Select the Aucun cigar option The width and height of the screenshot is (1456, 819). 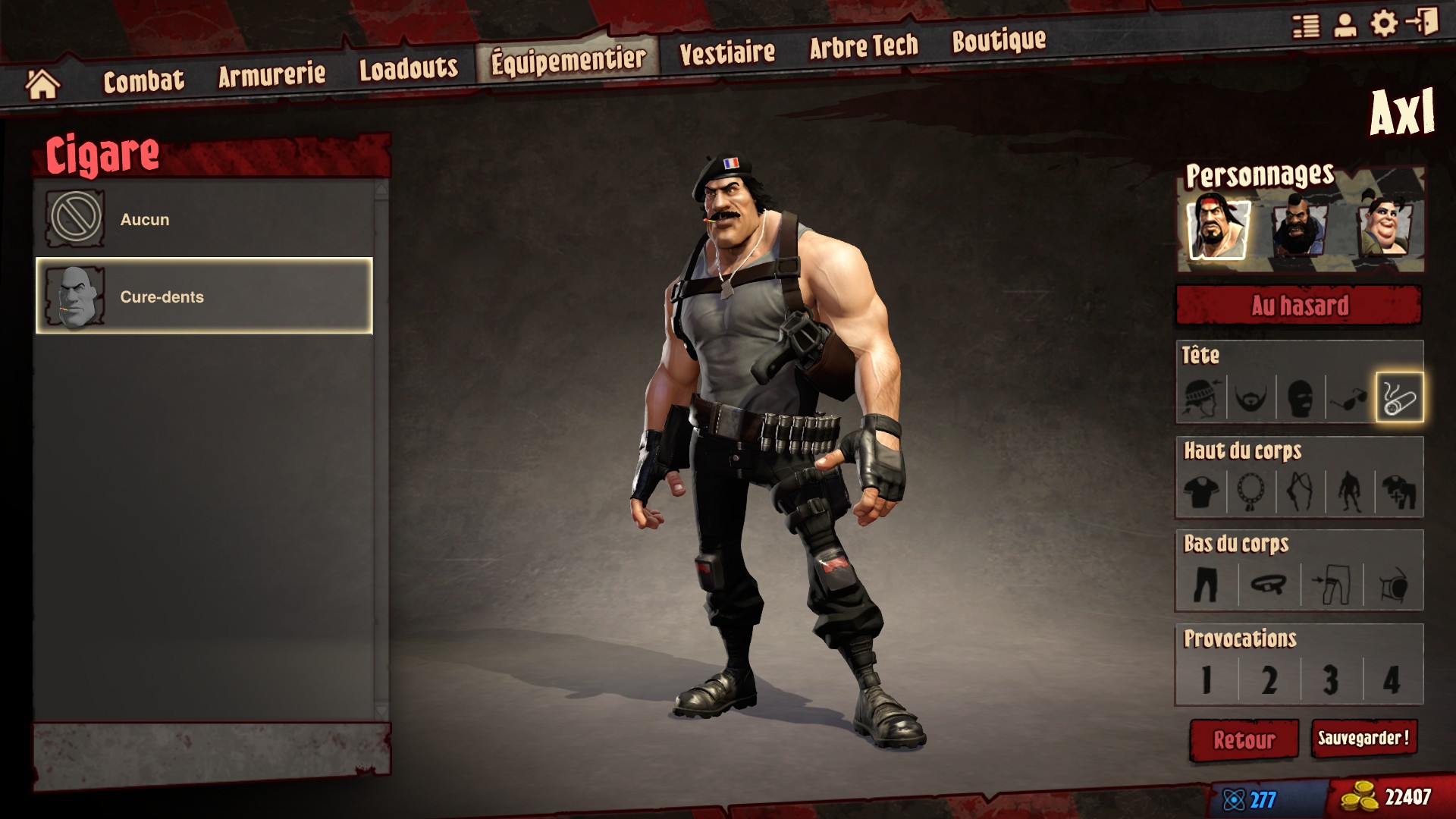pyautogui.click(x=203, y=219)
